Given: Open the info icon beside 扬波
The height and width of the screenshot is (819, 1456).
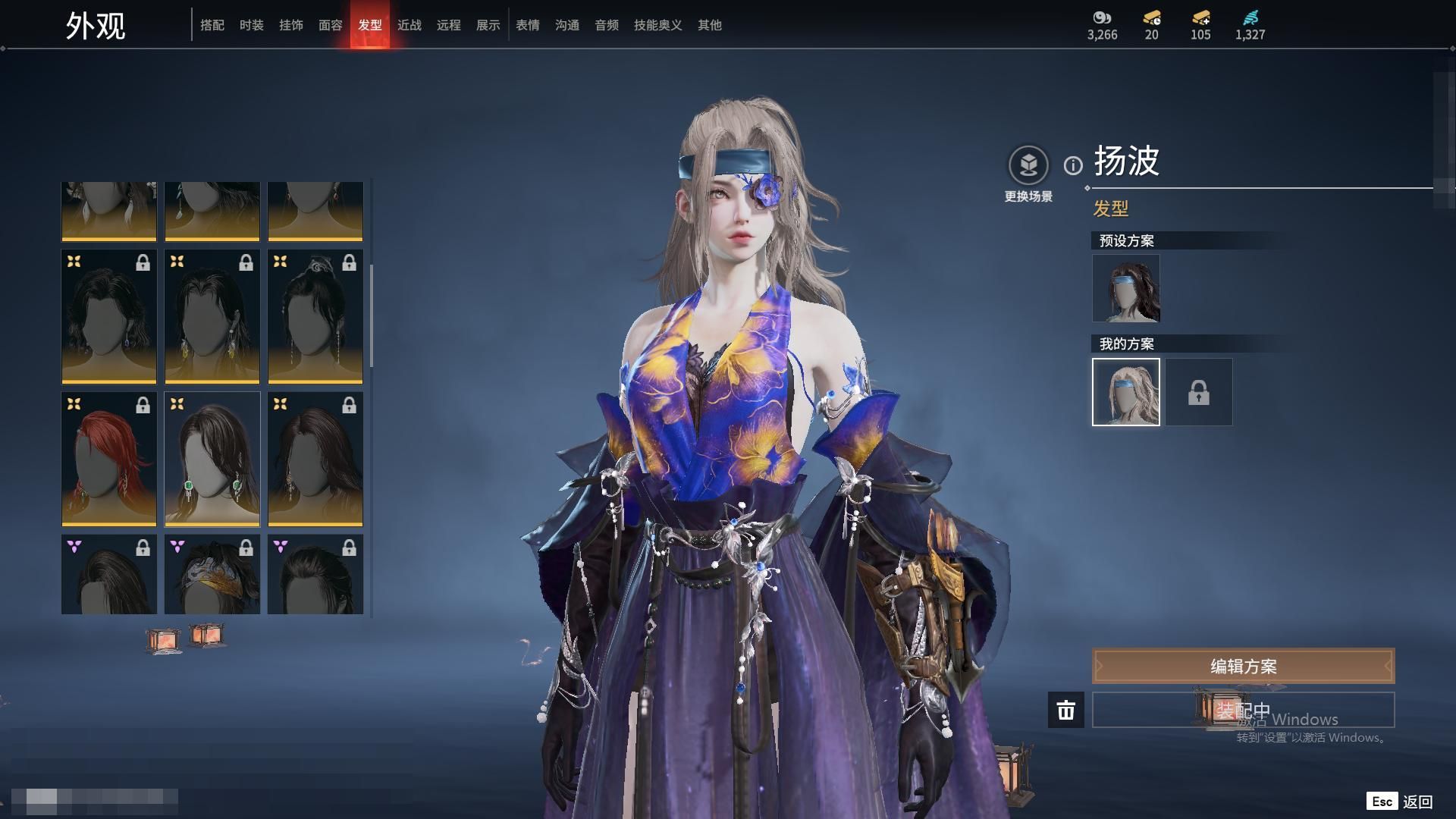Looking at the screenshot, I should pyautogui.click(x=1073, y=165).
